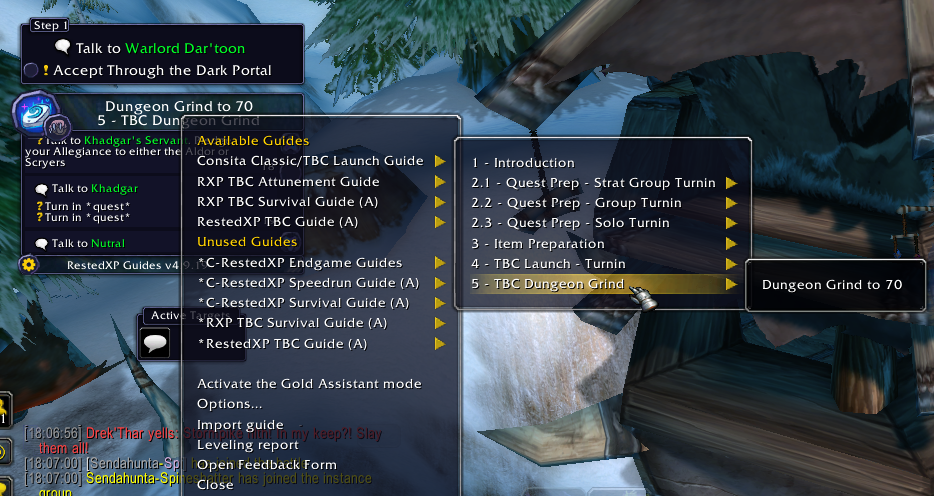
Task: Open *C-RestedXP Survival Guide (A)
Action: click(x=303, y=303)
